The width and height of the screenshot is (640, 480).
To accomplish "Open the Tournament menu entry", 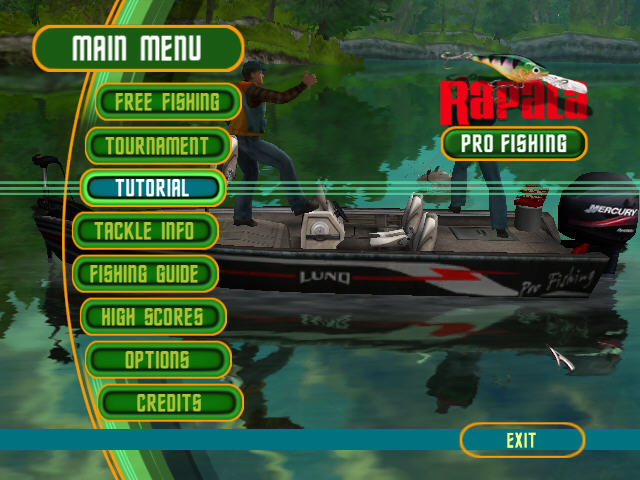I will [159, 145].
